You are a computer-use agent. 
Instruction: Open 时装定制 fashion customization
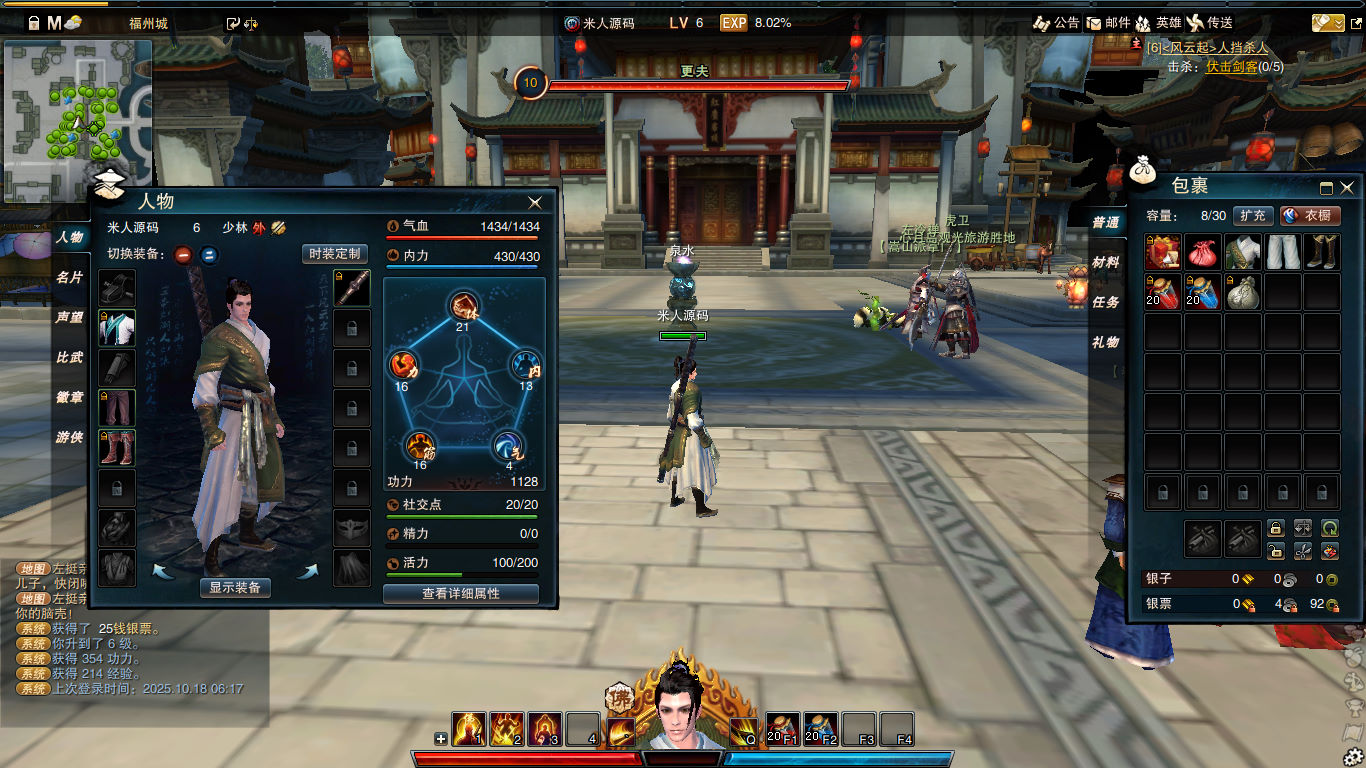pyautogui.click(x=335, y=254)
